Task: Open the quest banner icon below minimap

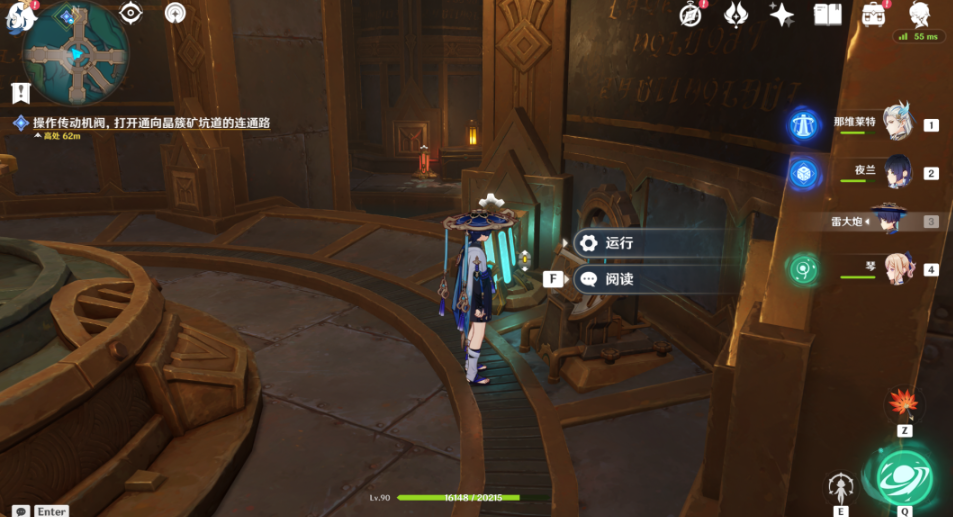Action: coord(20,93)
